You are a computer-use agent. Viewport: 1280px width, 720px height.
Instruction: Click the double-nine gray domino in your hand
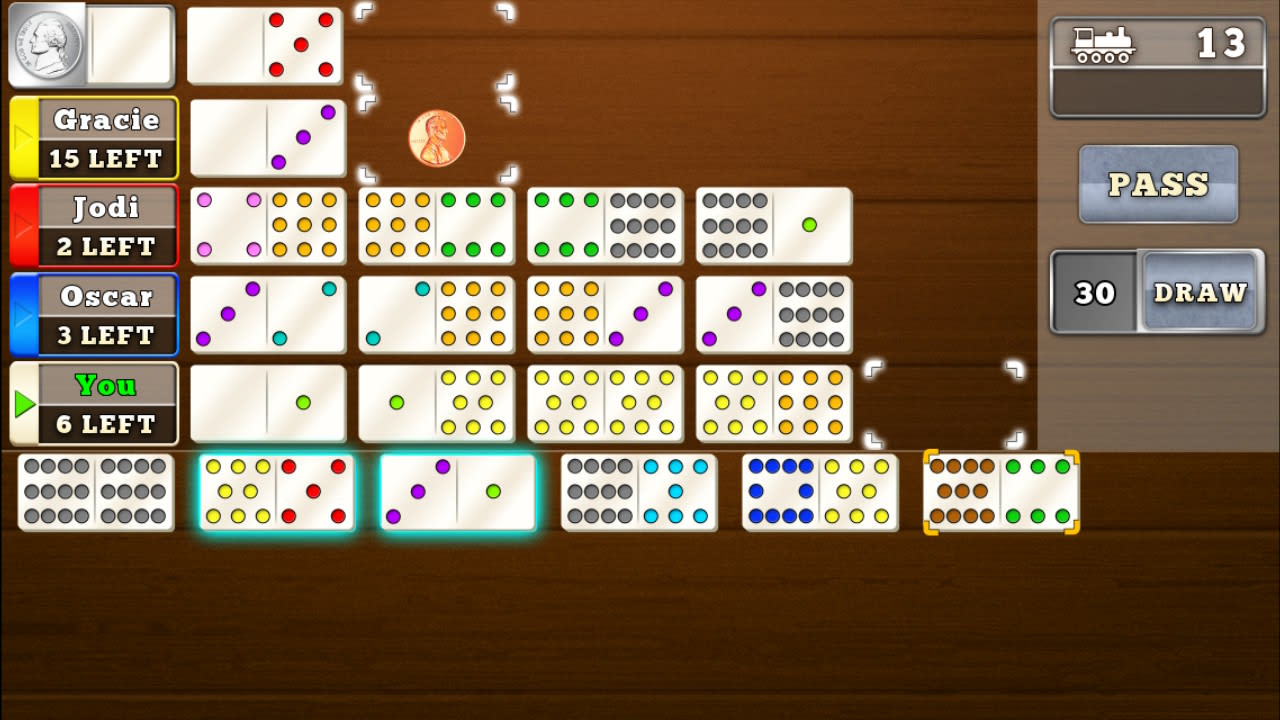coord(95,490)
